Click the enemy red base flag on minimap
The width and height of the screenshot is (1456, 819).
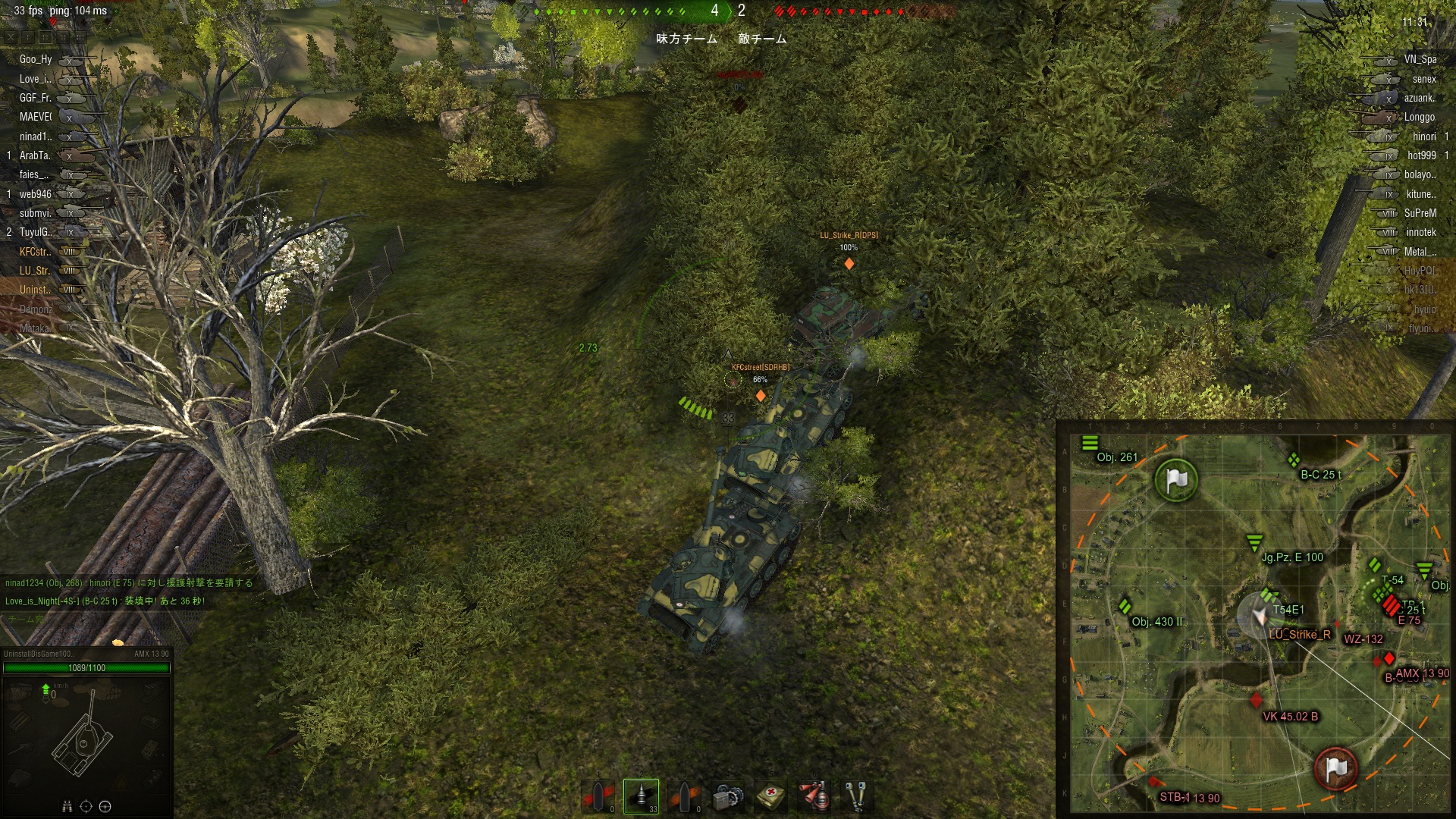coord(1335,769)
